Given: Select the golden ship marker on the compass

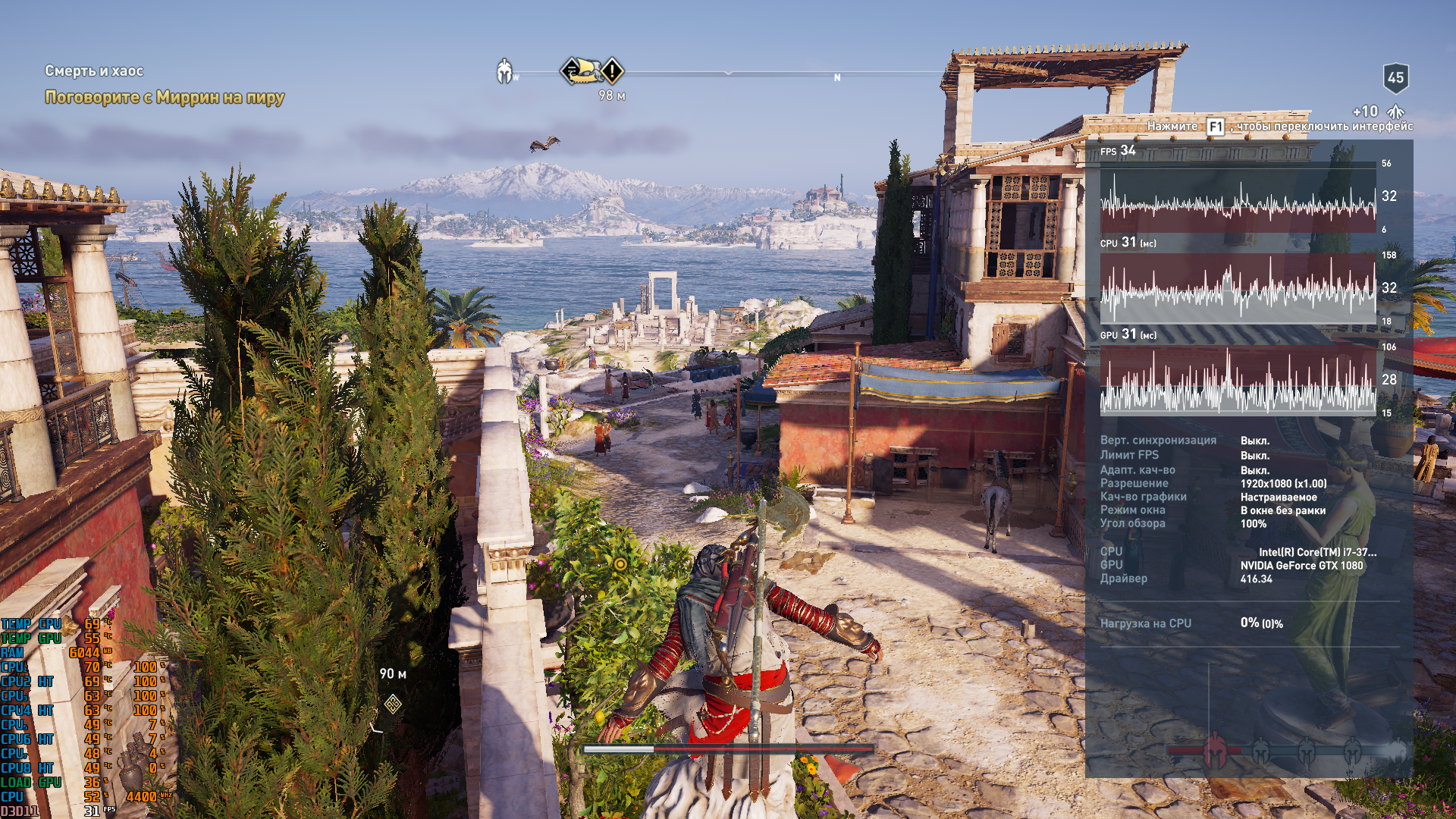Looking at the screenshot, I should point(580,71).
